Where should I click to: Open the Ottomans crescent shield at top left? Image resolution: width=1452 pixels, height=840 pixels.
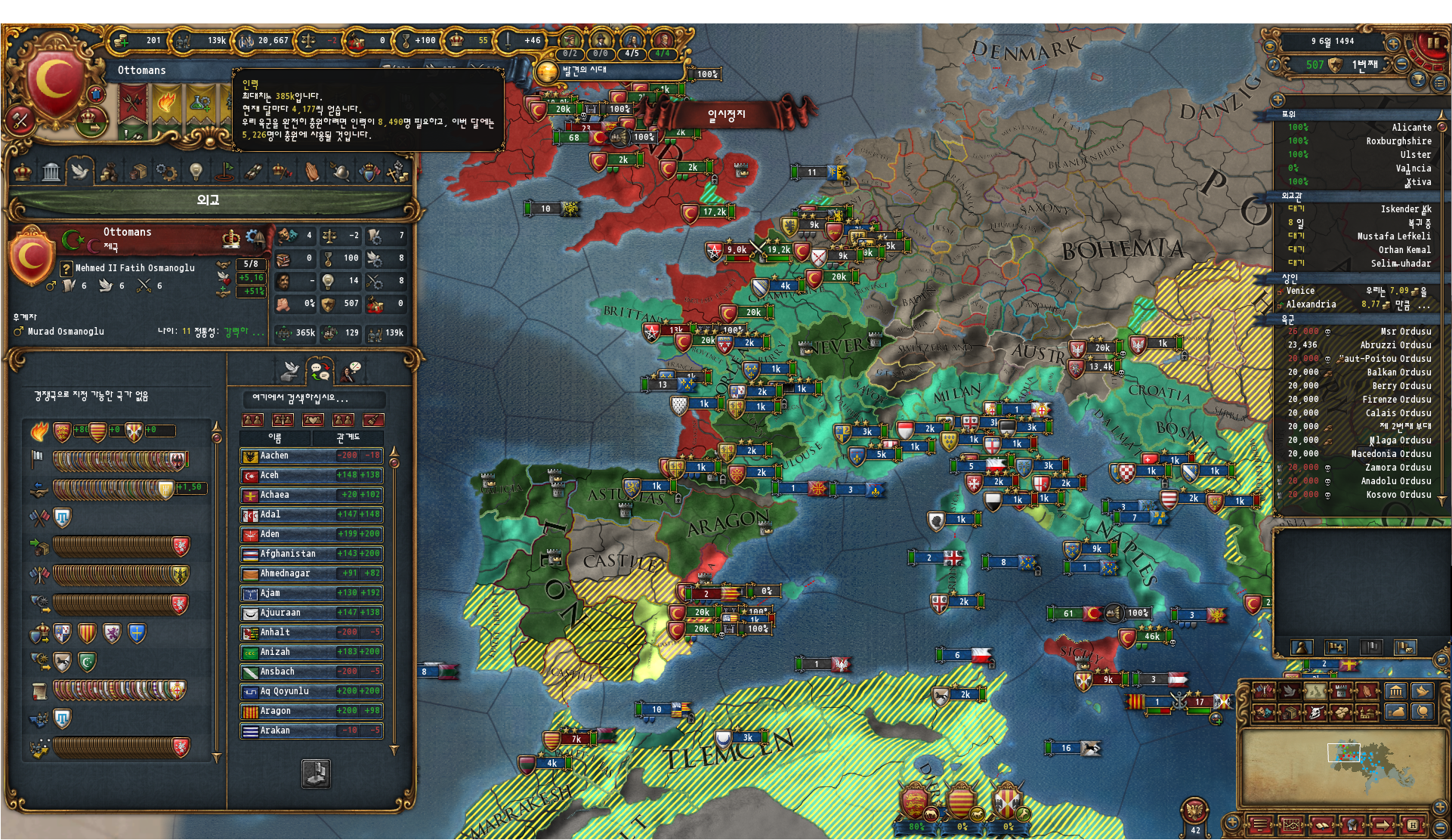click(54, 82)
